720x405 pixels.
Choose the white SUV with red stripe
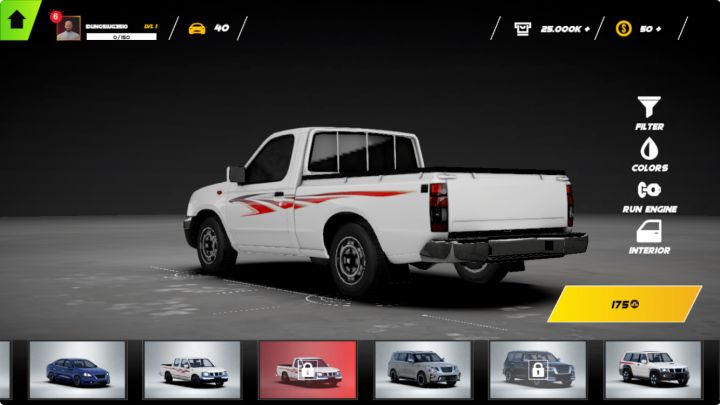coord(653,370)
